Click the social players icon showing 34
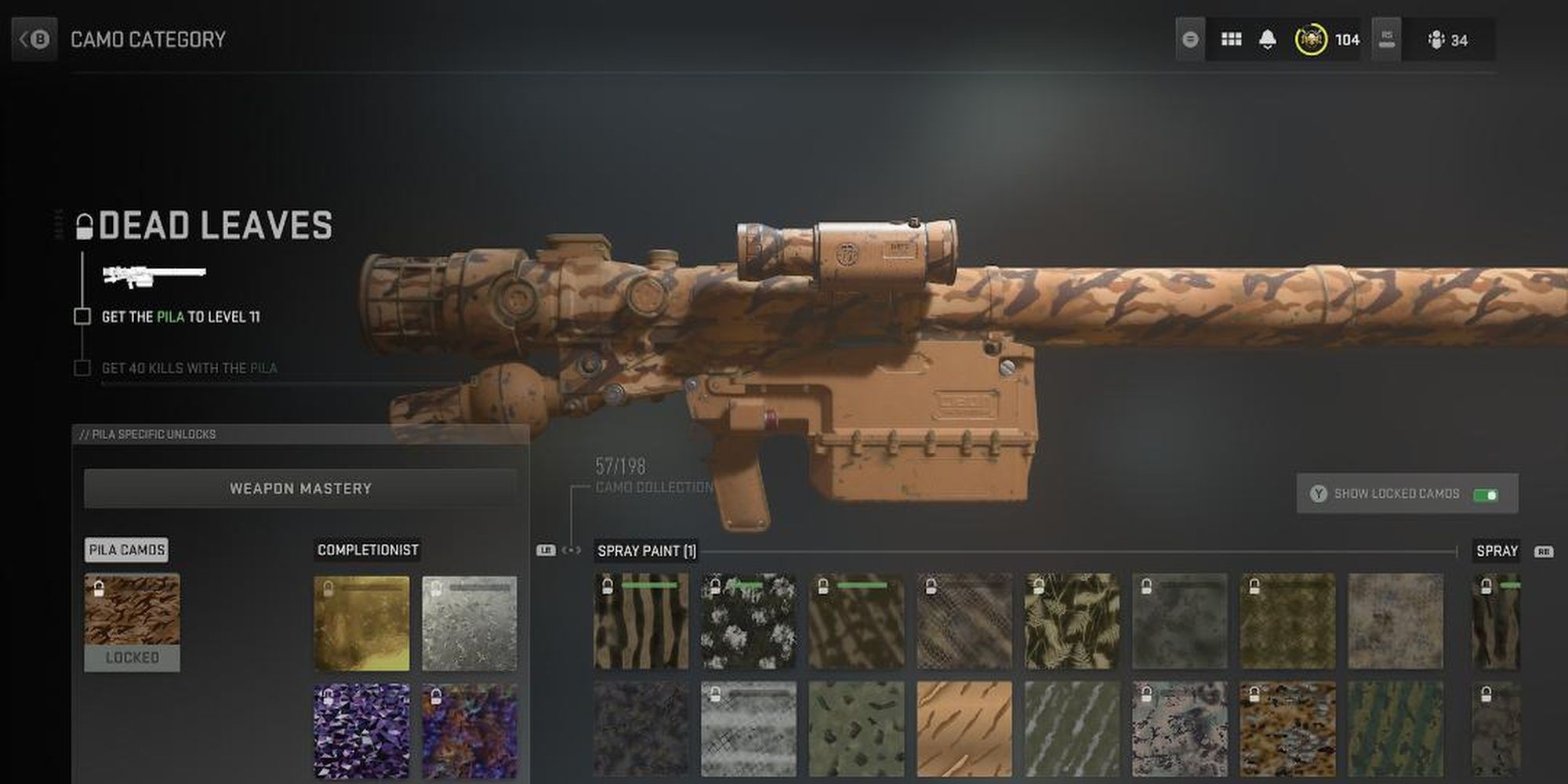 (x=1436, y=39)
